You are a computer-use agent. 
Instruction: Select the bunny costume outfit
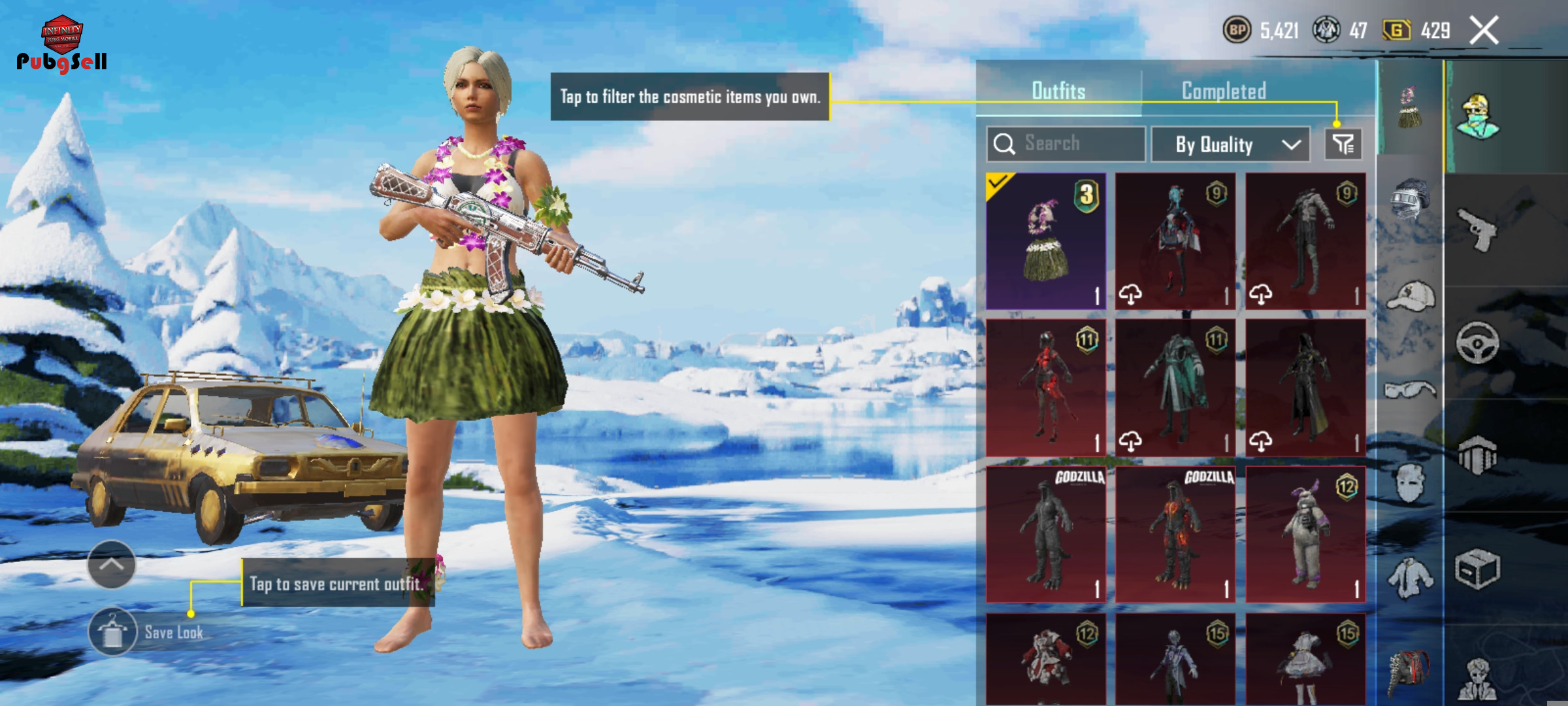pos(1305,534)
